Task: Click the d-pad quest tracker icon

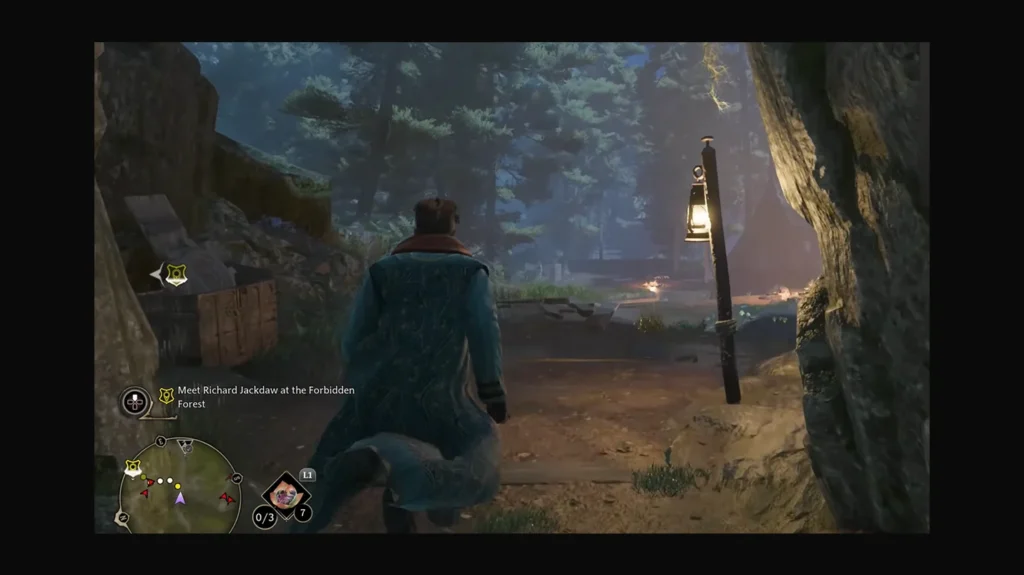Action: tap(135, 402)
